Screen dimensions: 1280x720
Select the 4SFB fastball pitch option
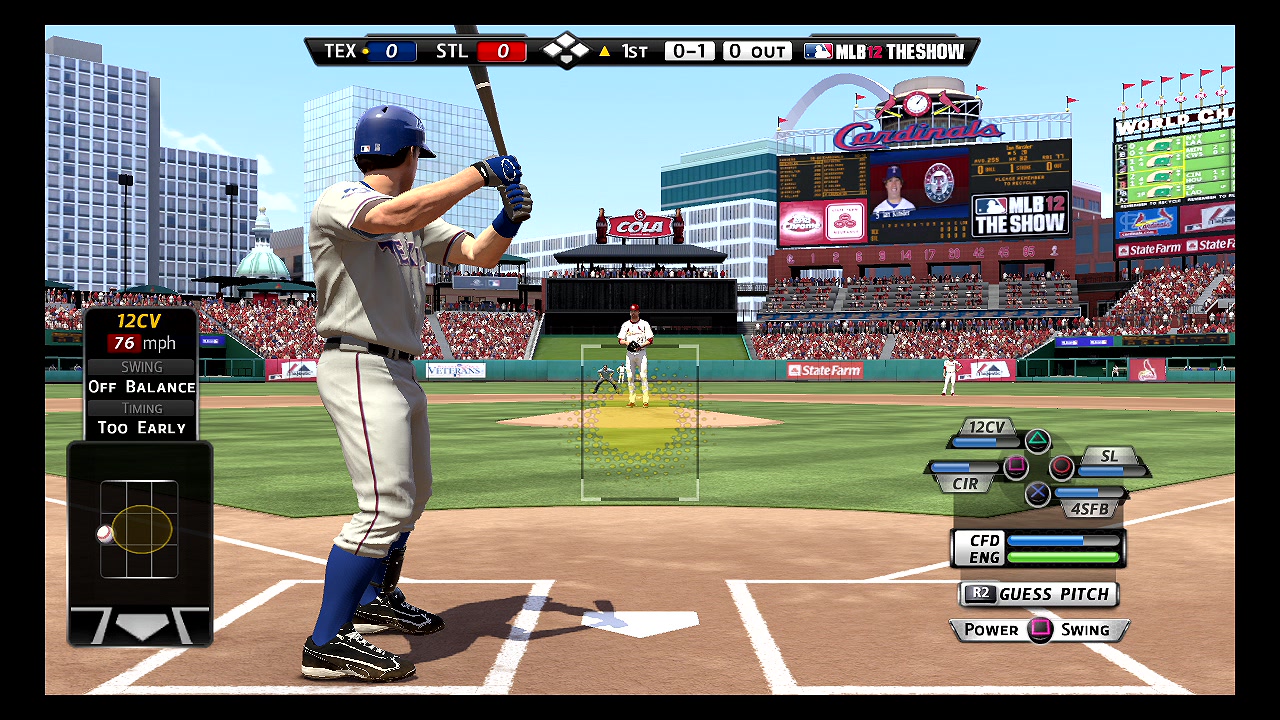[1089, 508]
